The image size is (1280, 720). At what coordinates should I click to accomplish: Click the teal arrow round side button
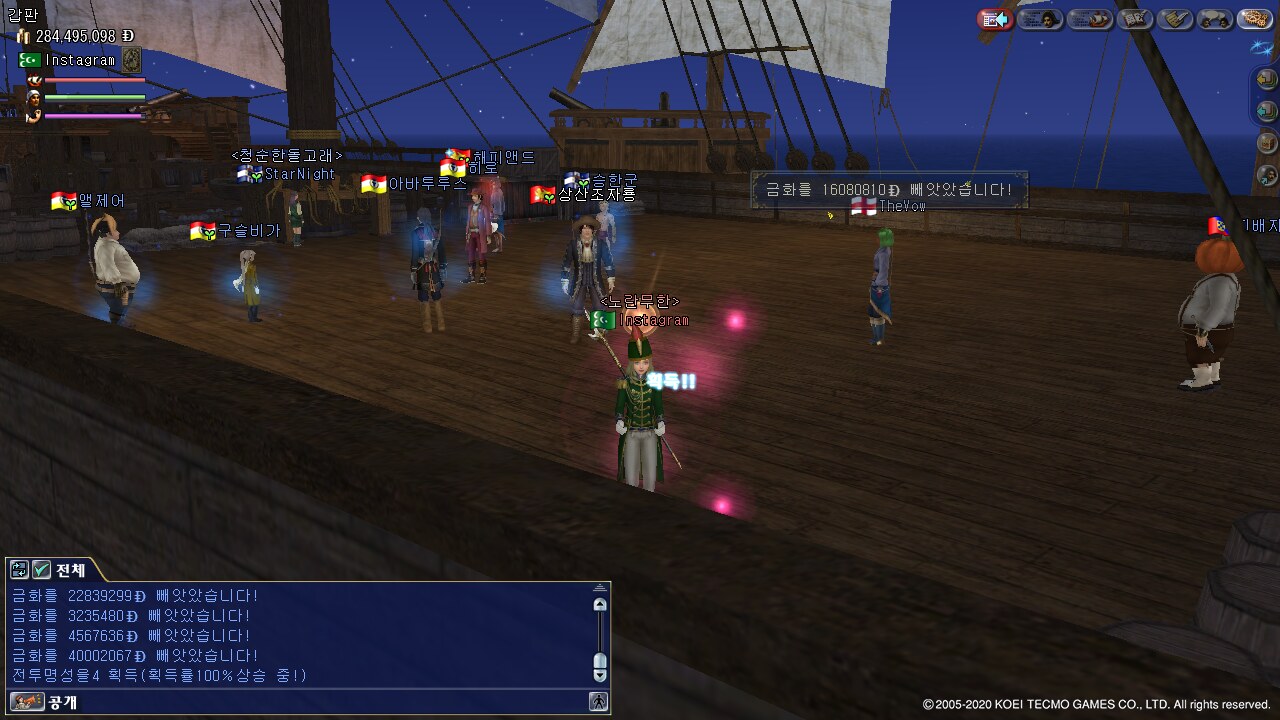[1266, 110]
